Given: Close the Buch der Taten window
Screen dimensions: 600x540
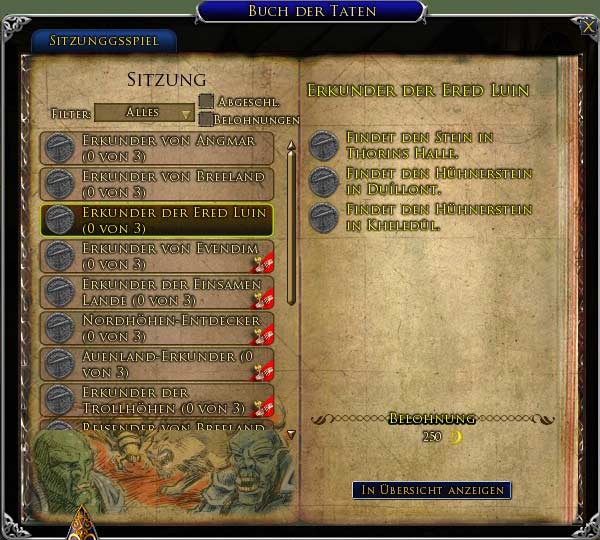Looking at the screenshot, I should [587, 25].
